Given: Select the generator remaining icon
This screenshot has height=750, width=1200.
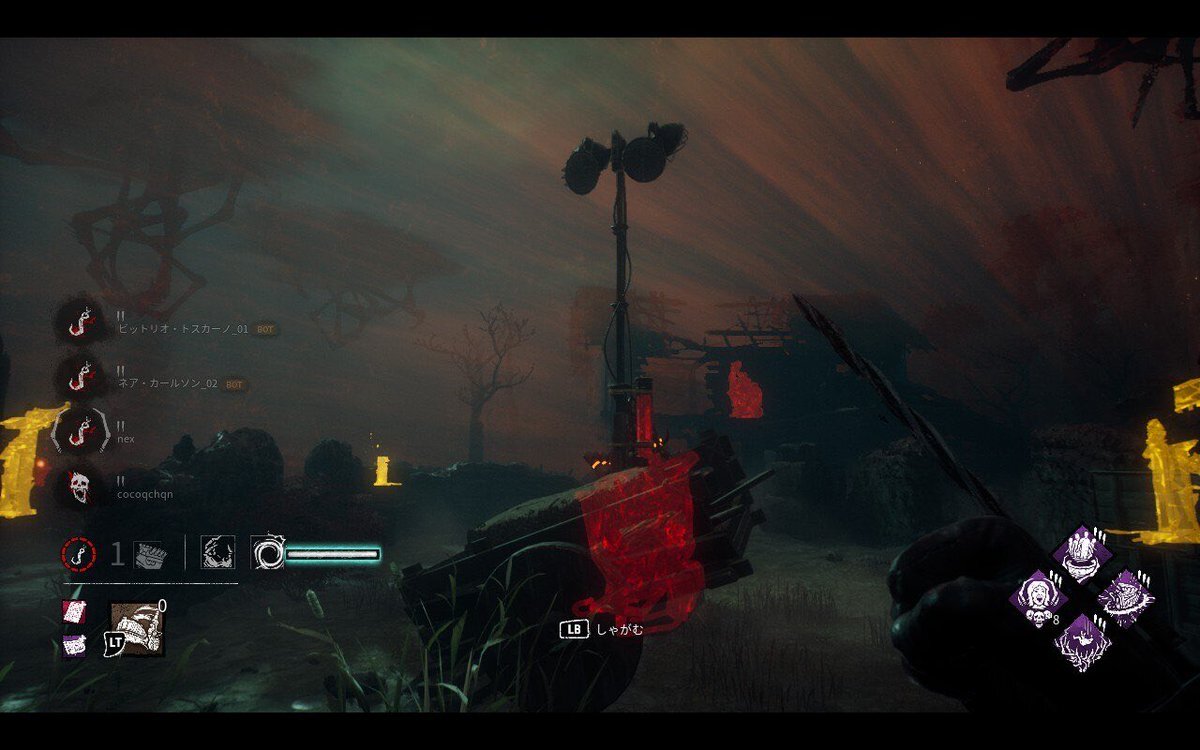Looking at the screenshot, I should coord(148,554).
